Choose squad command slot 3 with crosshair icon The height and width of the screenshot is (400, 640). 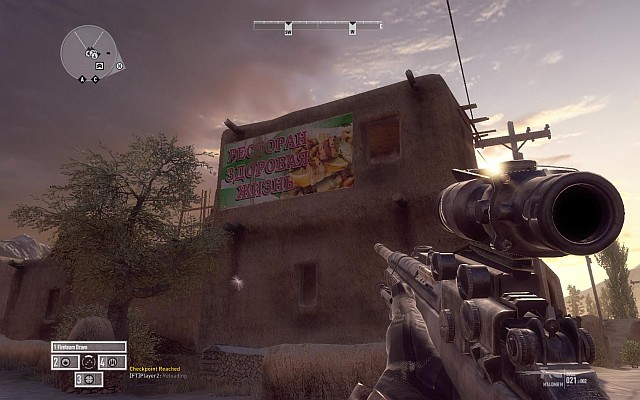(88, 379)
